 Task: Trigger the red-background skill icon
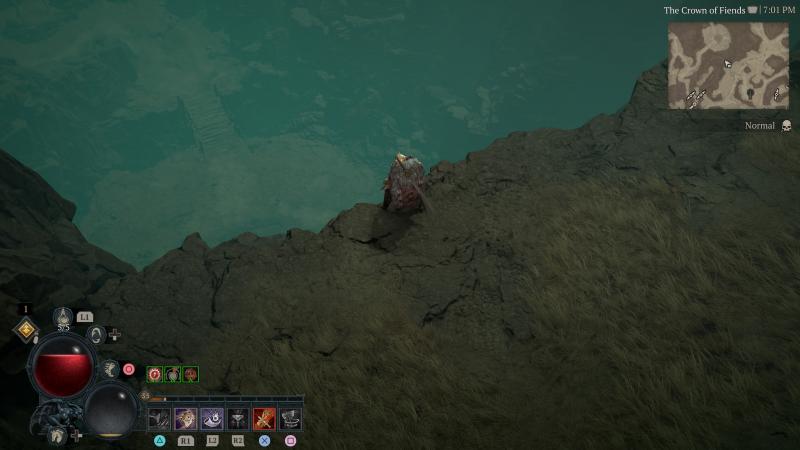(x=264, y=419)
